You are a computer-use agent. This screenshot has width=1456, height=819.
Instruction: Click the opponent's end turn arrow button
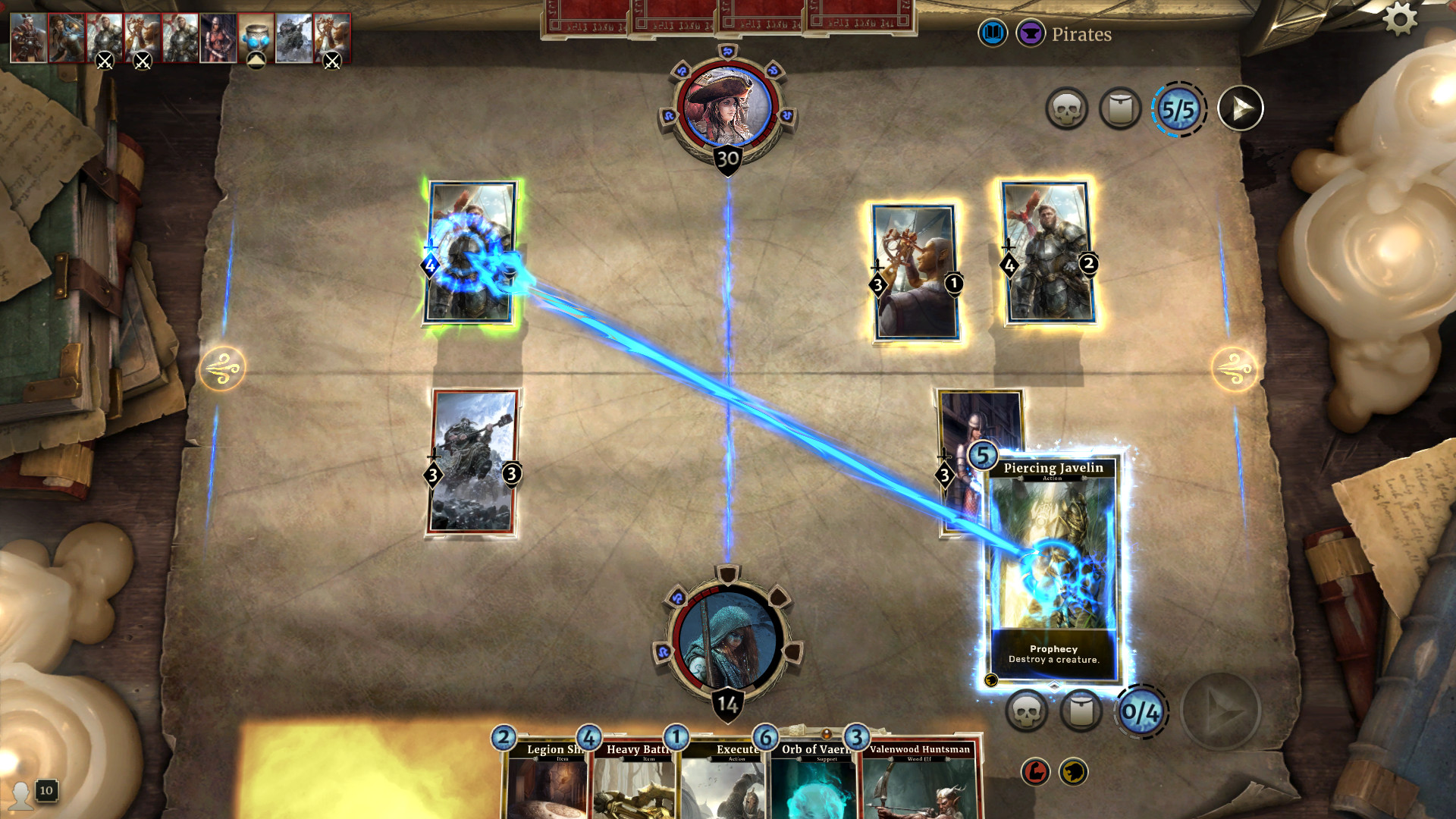click(x=1240, y=109)
